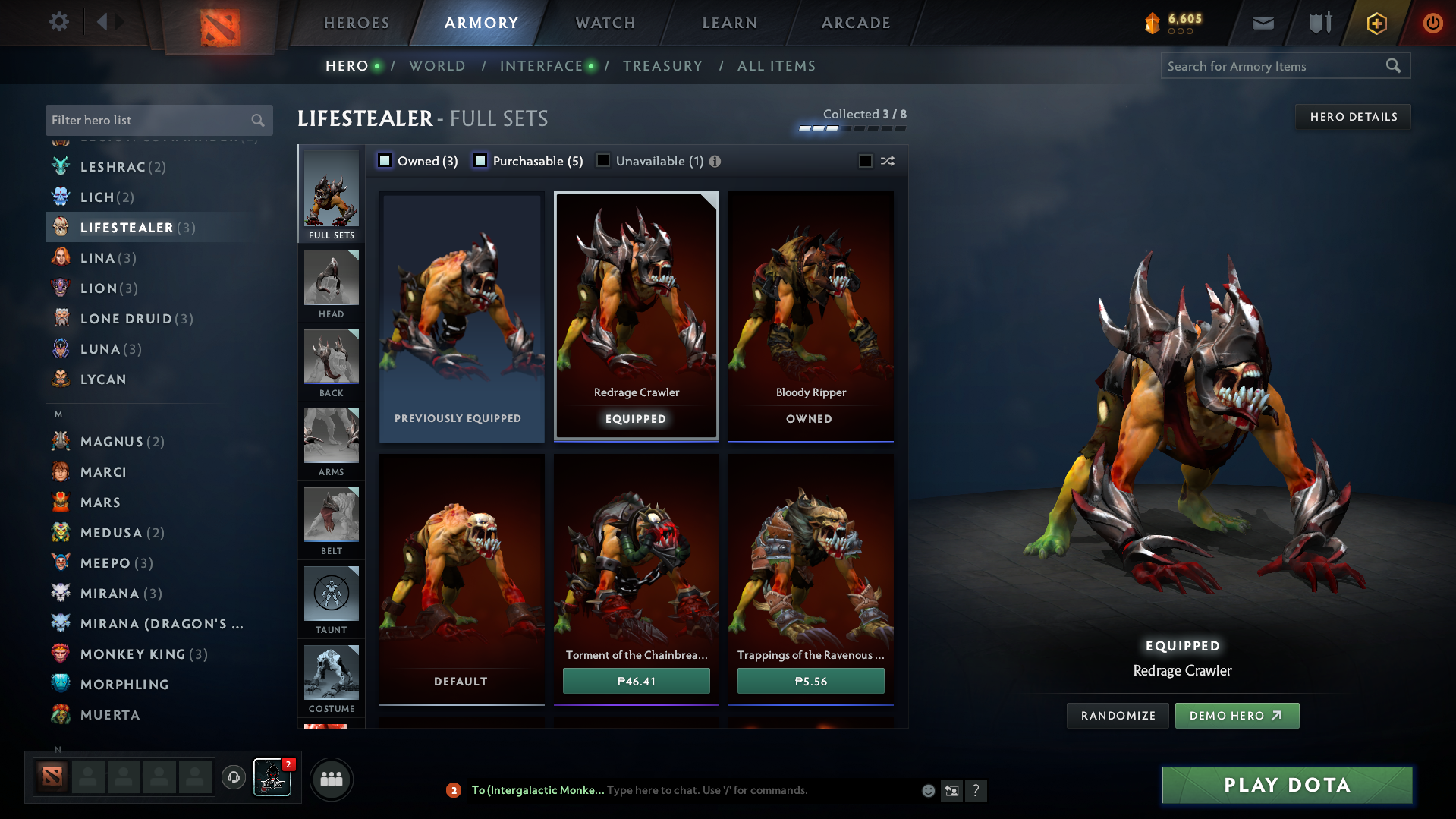
Task: Open the Heroes tab
Action: (357, 23)
